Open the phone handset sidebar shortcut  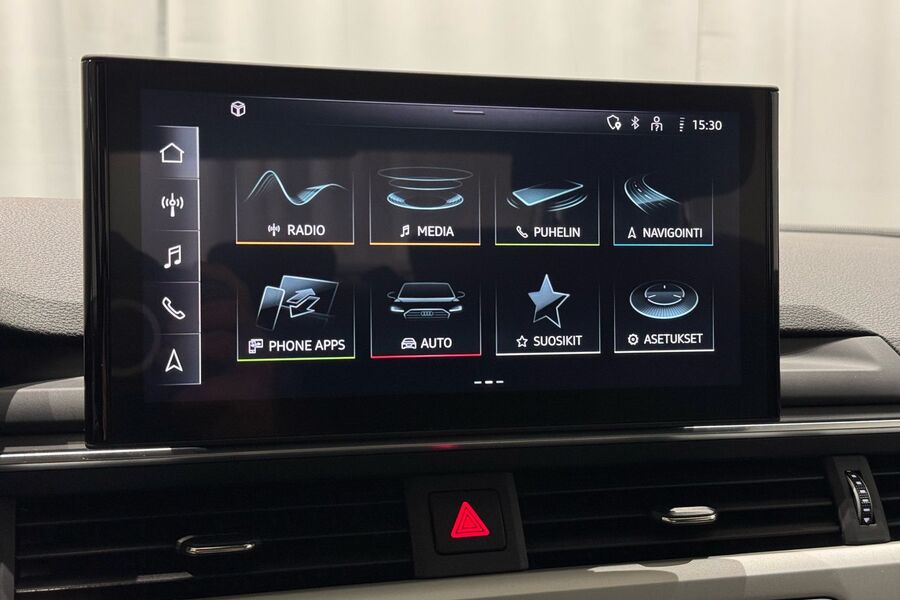(173, 308)
